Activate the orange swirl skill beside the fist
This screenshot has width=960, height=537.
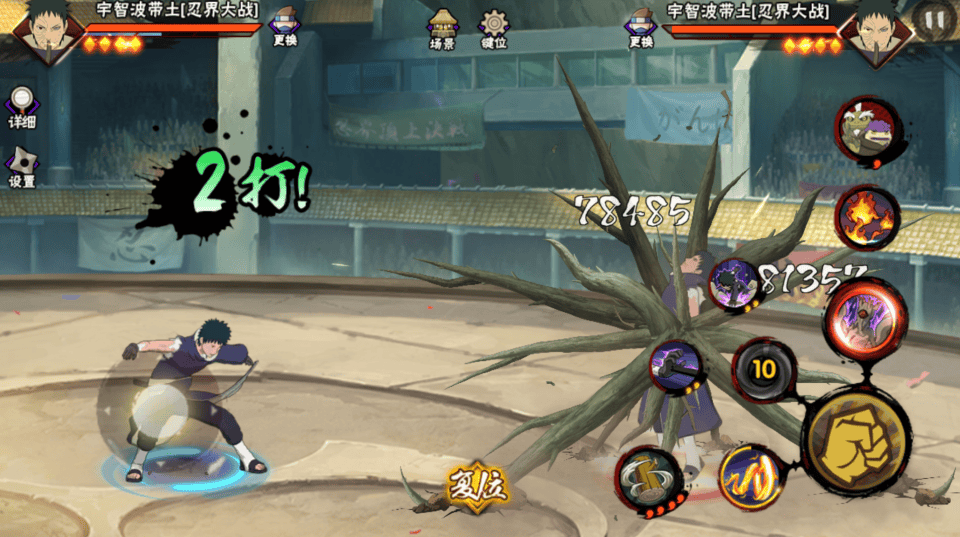pos(749,475)
